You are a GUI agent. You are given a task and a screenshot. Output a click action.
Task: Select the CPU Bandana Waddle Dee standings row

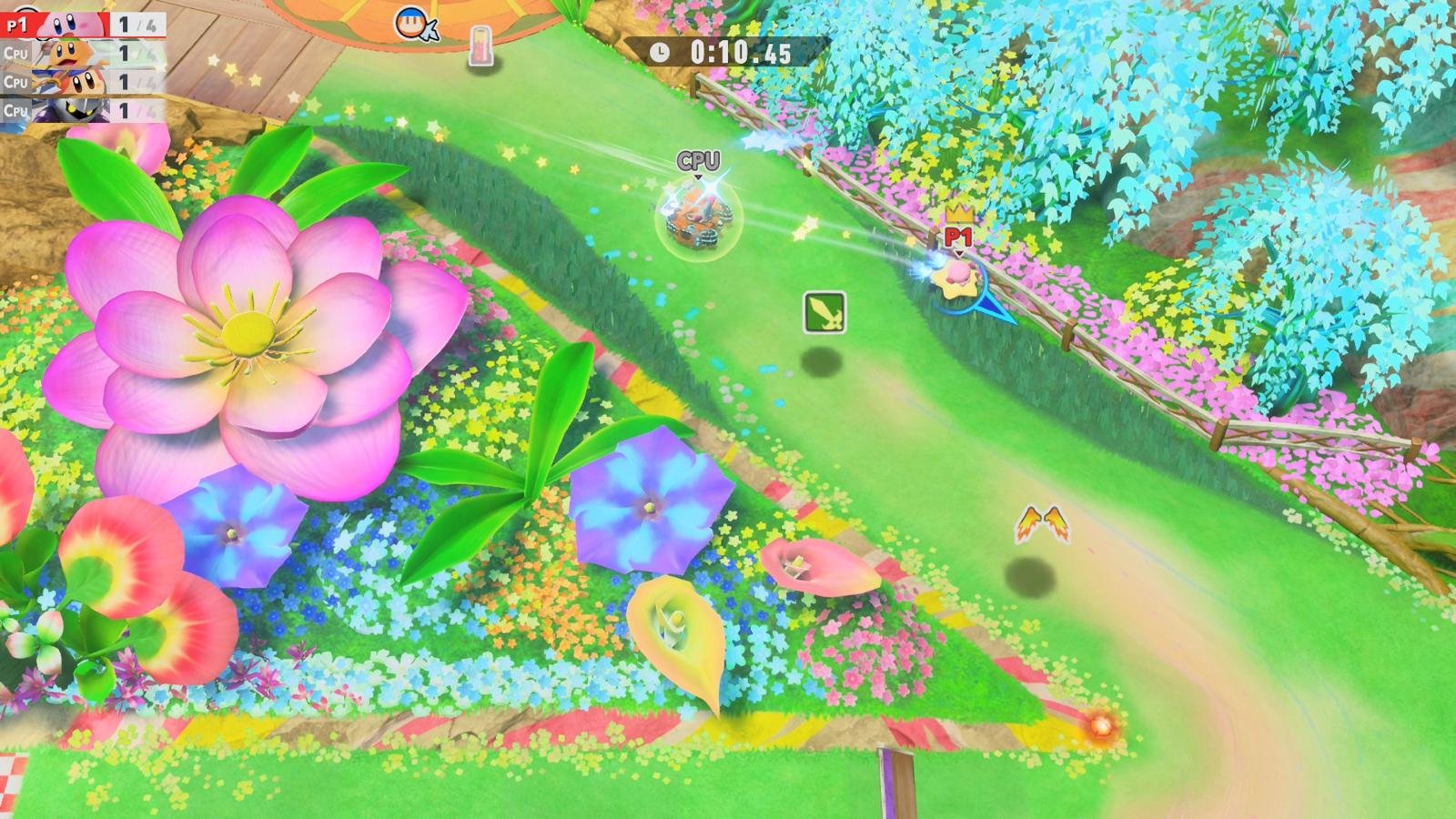[x=82, y=82]
